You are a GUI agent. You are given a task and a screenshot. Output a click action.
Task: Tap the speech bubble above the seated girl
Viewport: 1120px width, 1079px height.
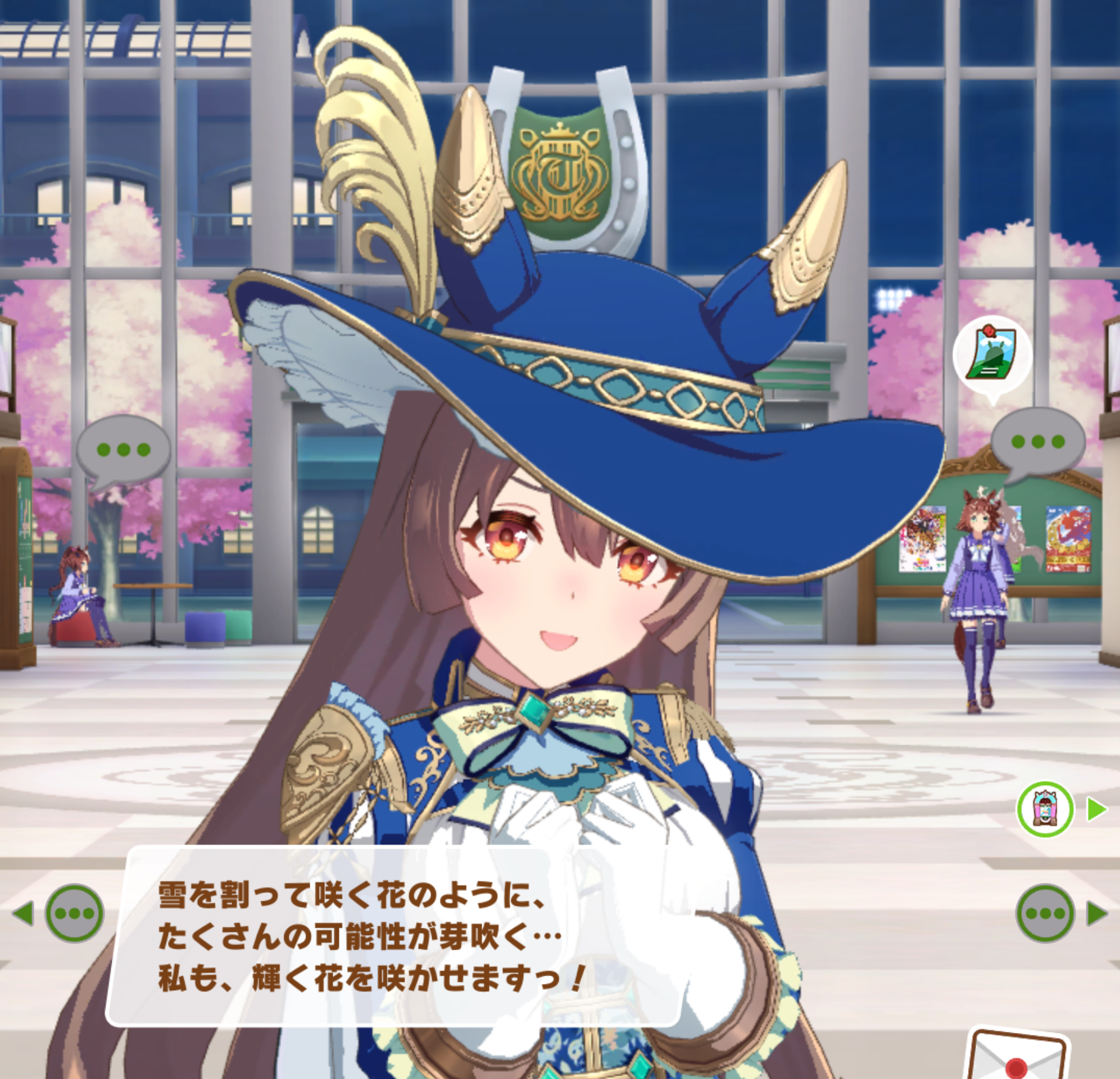[123, 450]
